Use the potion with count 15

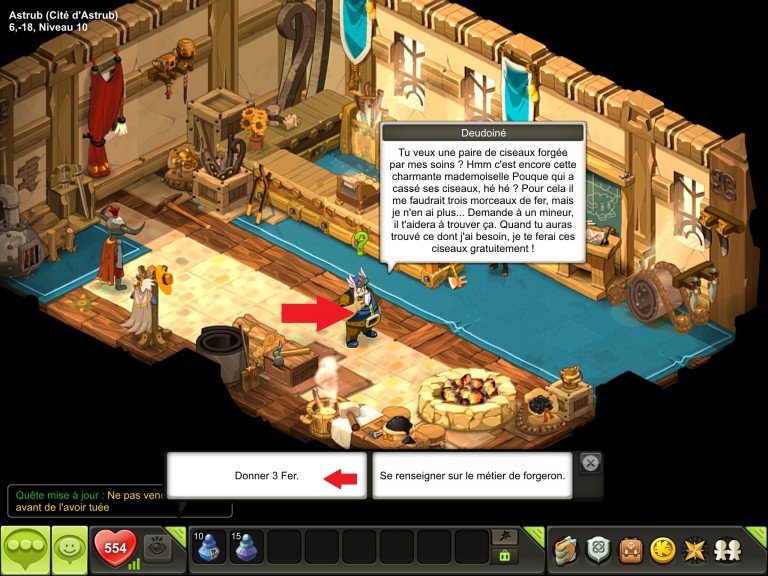247,547
